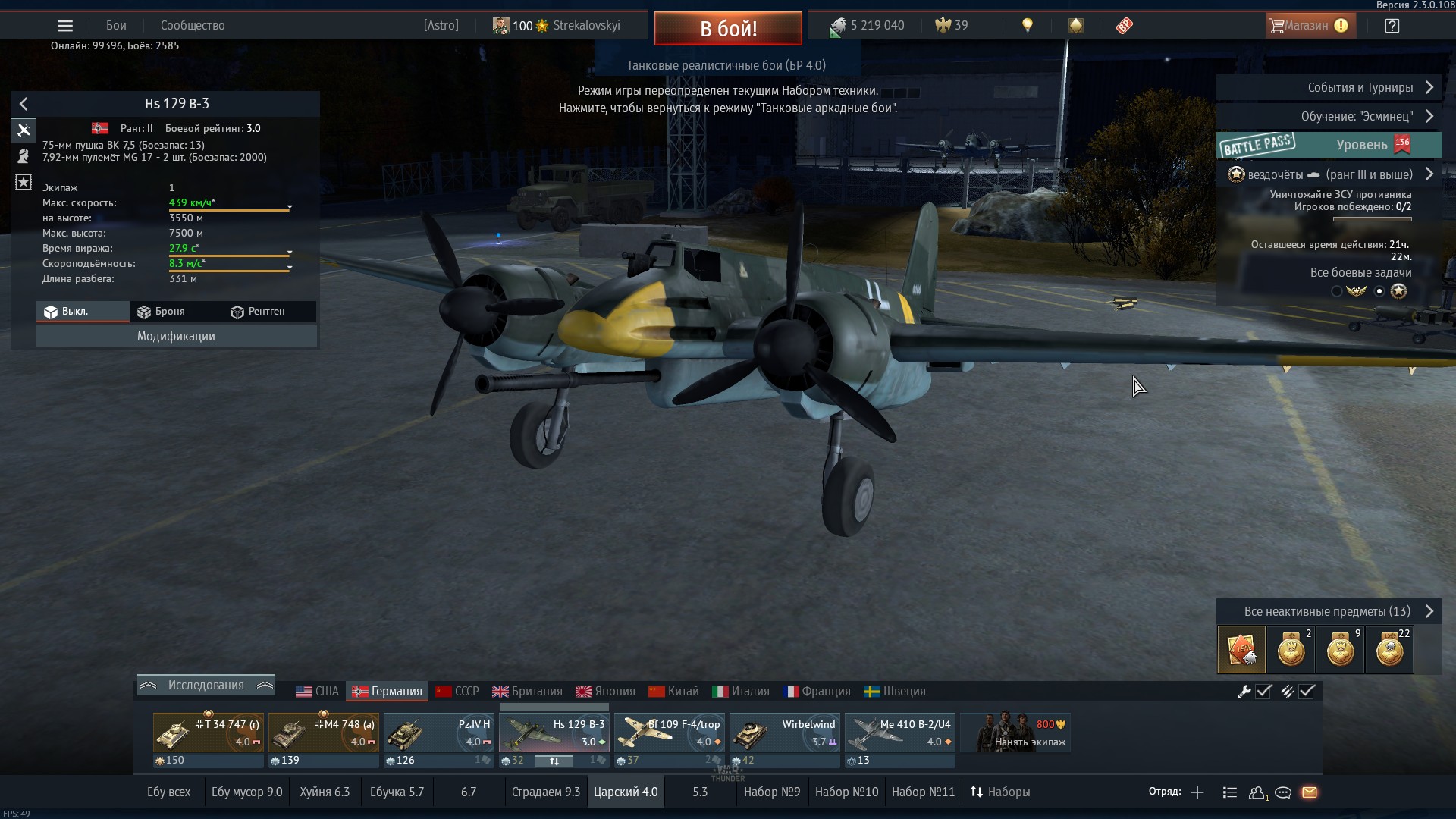The image size is (1456, 819).
Task: Start battle with the В бой! button
Action: coord(727,29)
